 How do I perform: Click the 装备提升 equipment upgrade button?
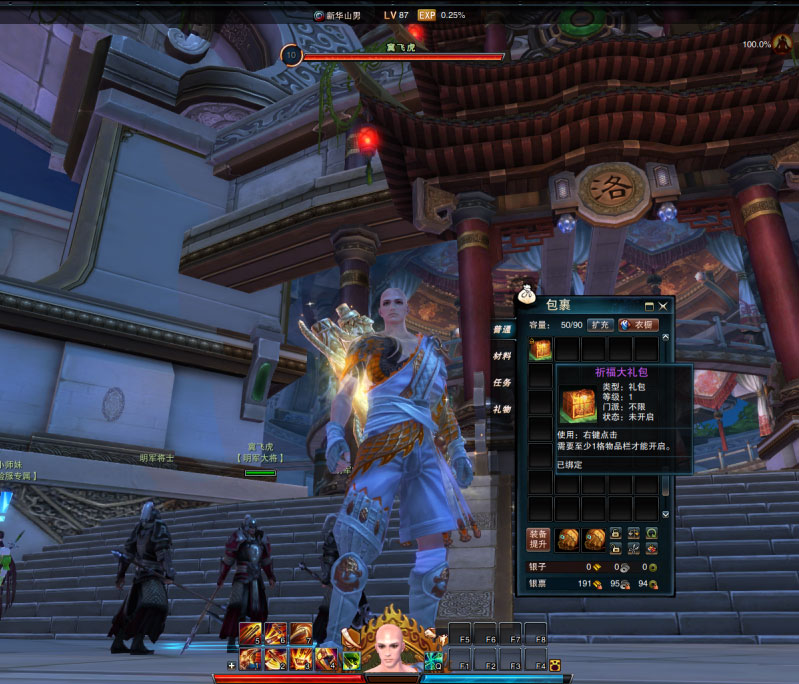538,540
